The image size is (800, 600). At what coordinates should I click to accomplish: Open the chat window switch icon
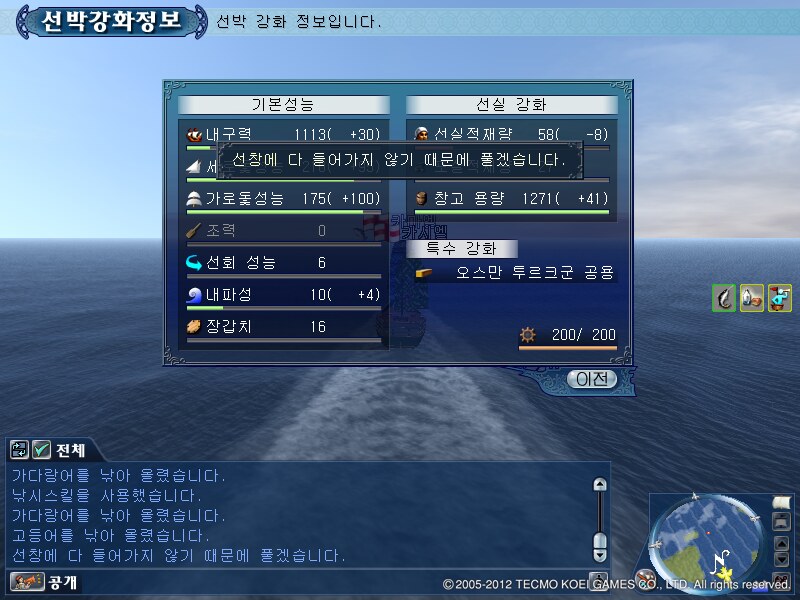20,450
